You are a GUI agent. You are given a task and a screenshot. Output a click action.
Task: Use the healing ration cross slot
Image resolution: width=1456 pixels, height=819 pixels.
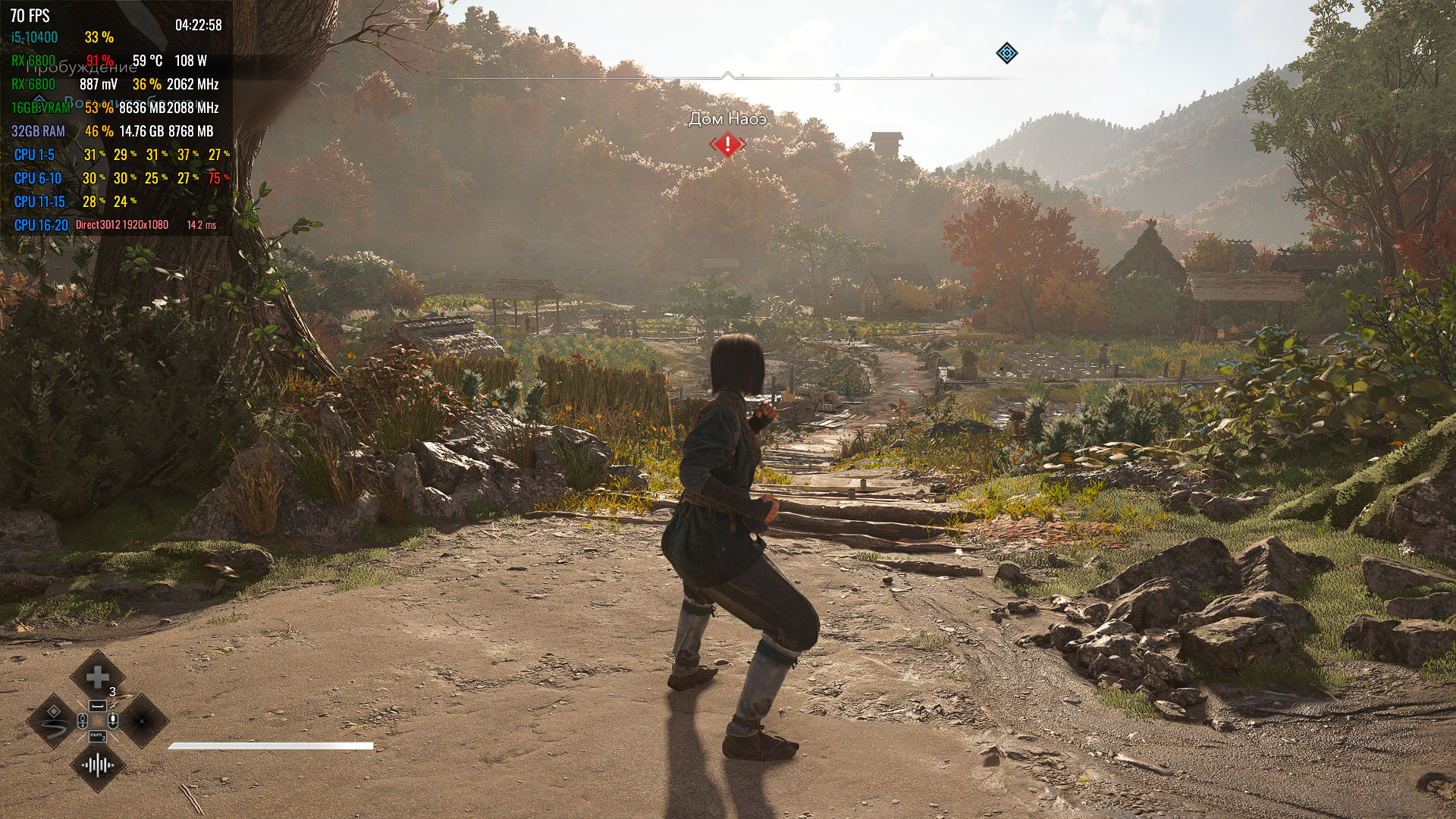coord(97,678)
